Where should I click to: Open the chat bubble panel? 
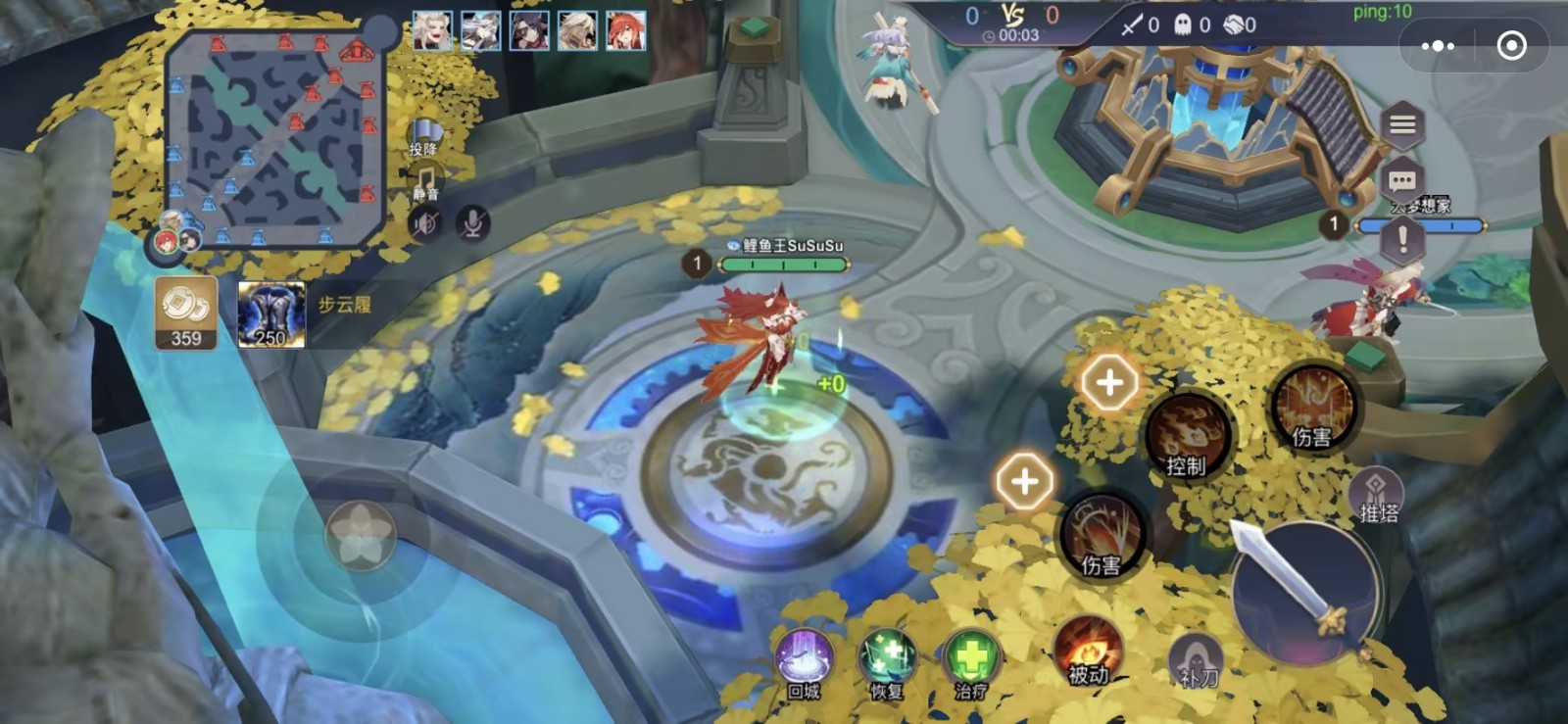coord(1403,178)
